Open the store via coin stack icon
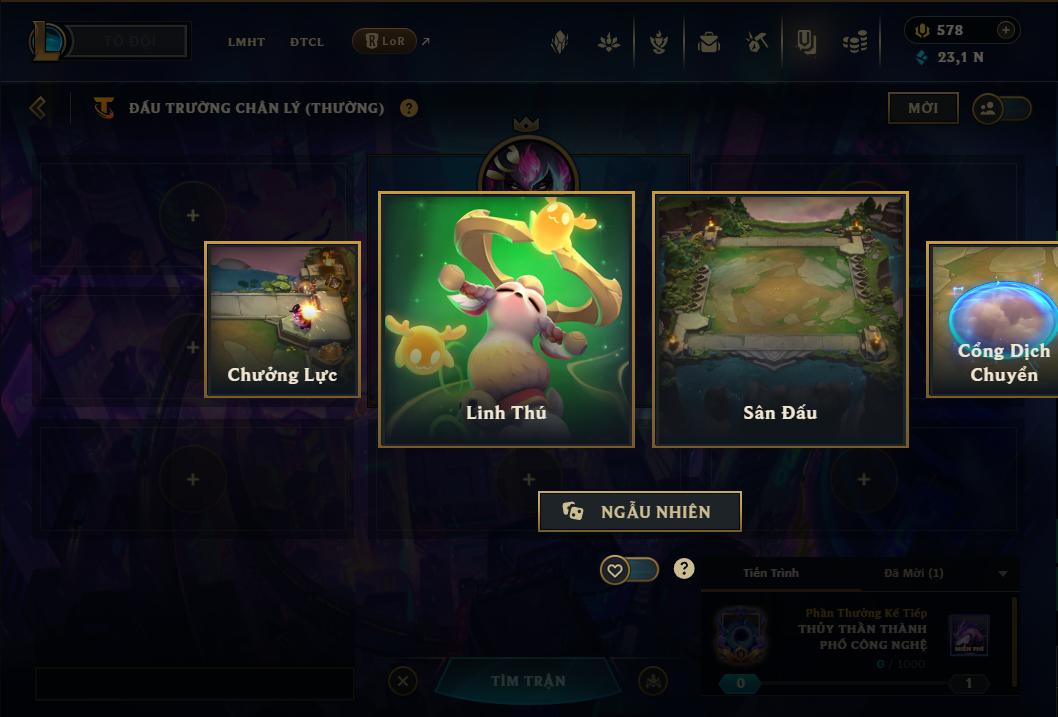 click(855, 42)
